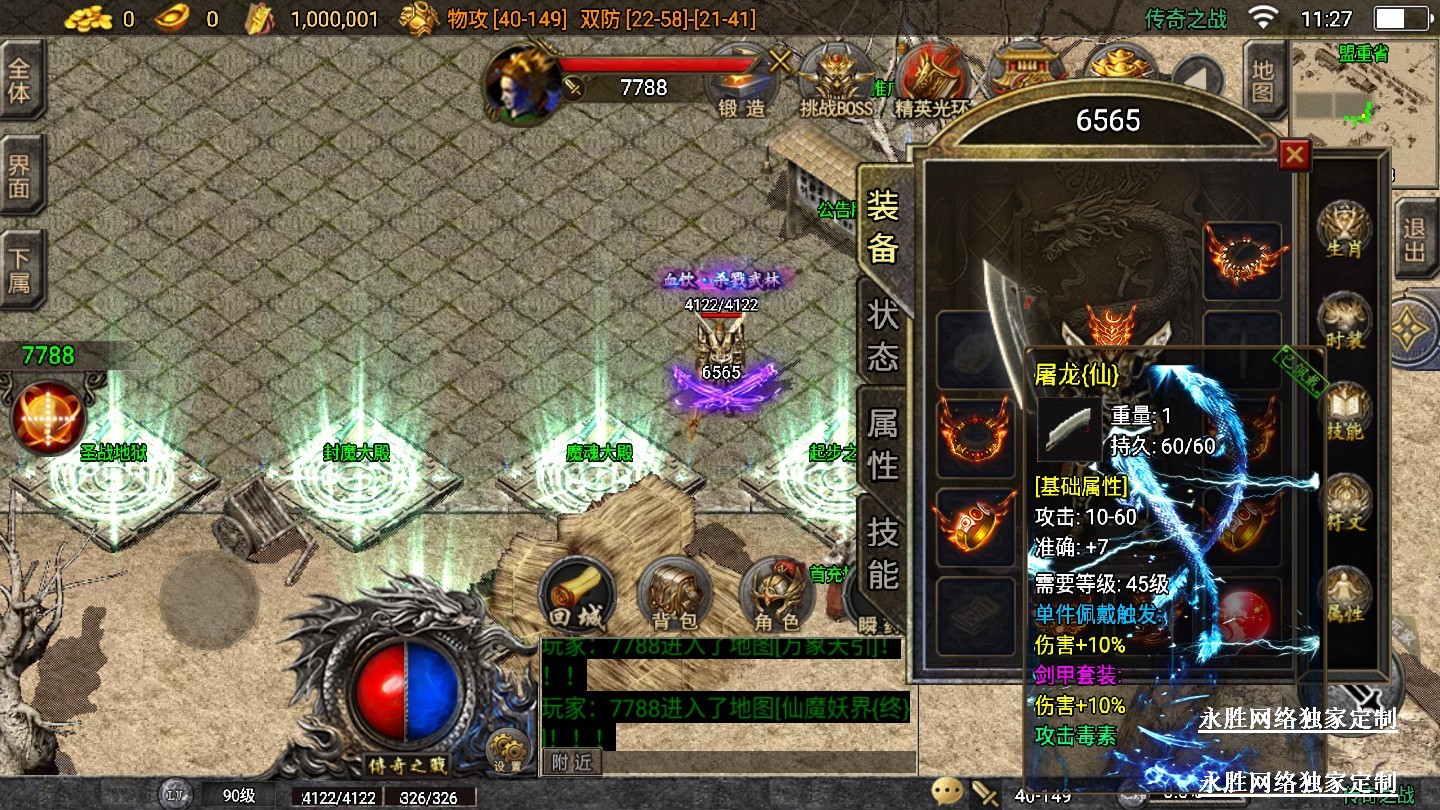Toggle the 界面 button
Image resolution: width=1440 pixels, height=810 pixels.
(x=20, y=175)
